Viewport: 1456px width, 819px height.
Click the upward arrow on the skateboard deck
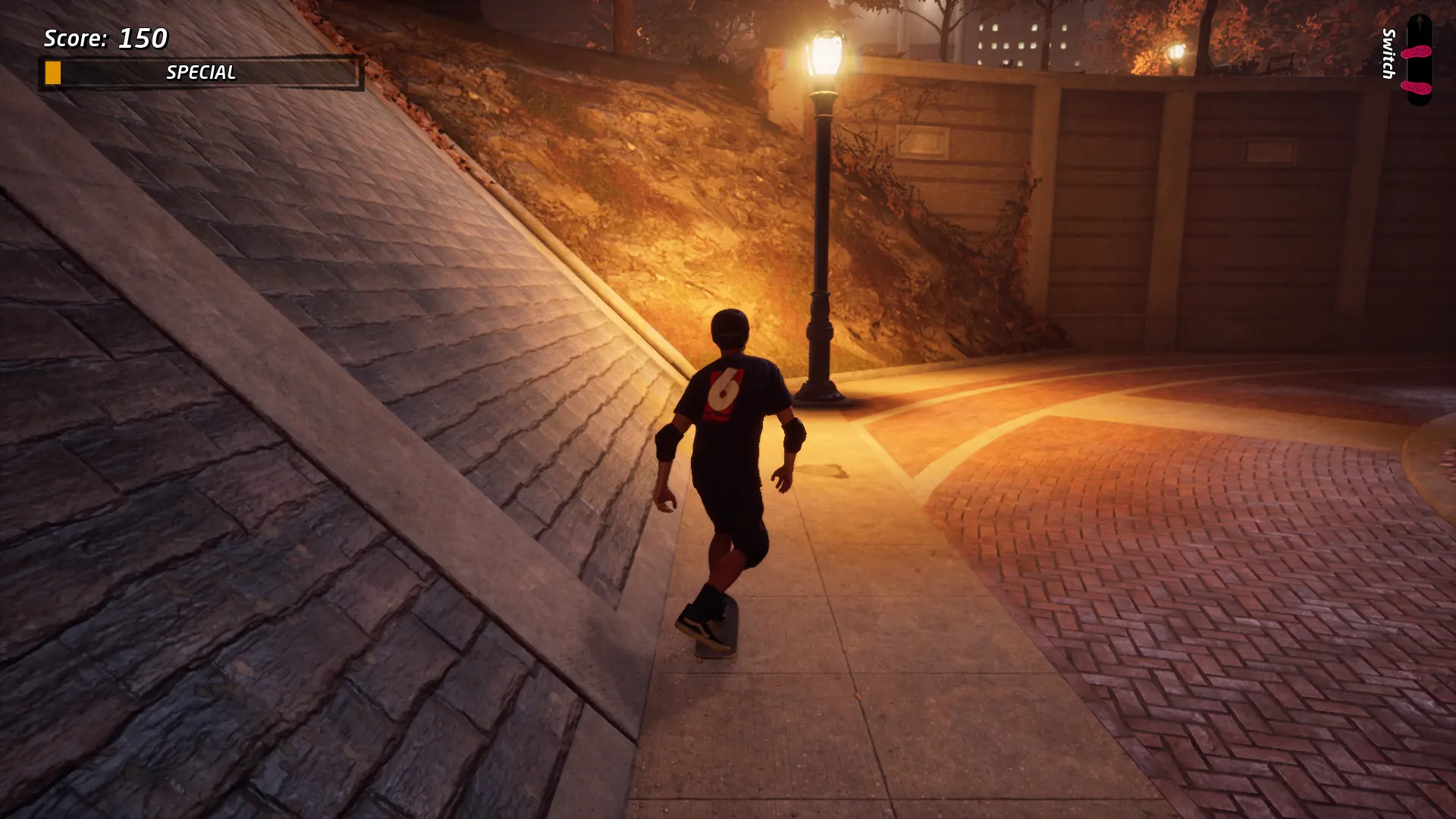coord(1420,21)
